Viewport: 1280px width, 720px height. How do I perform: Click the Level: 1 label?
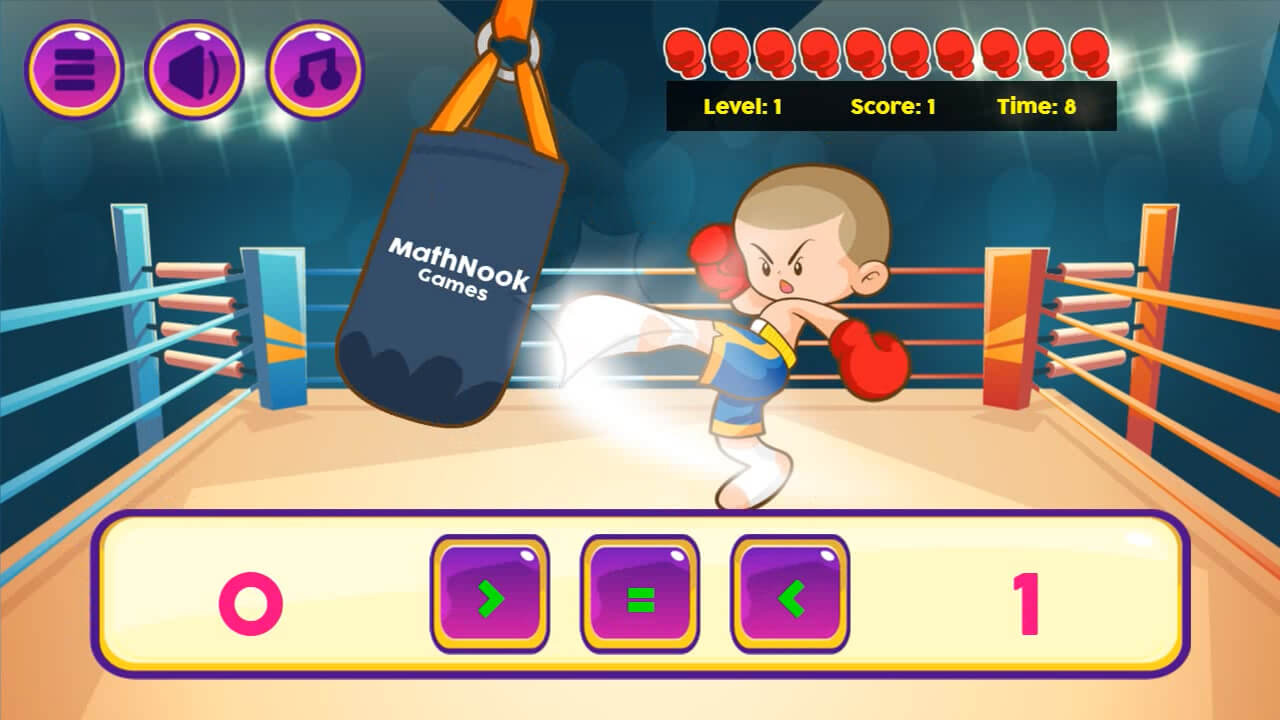point(741,104)
